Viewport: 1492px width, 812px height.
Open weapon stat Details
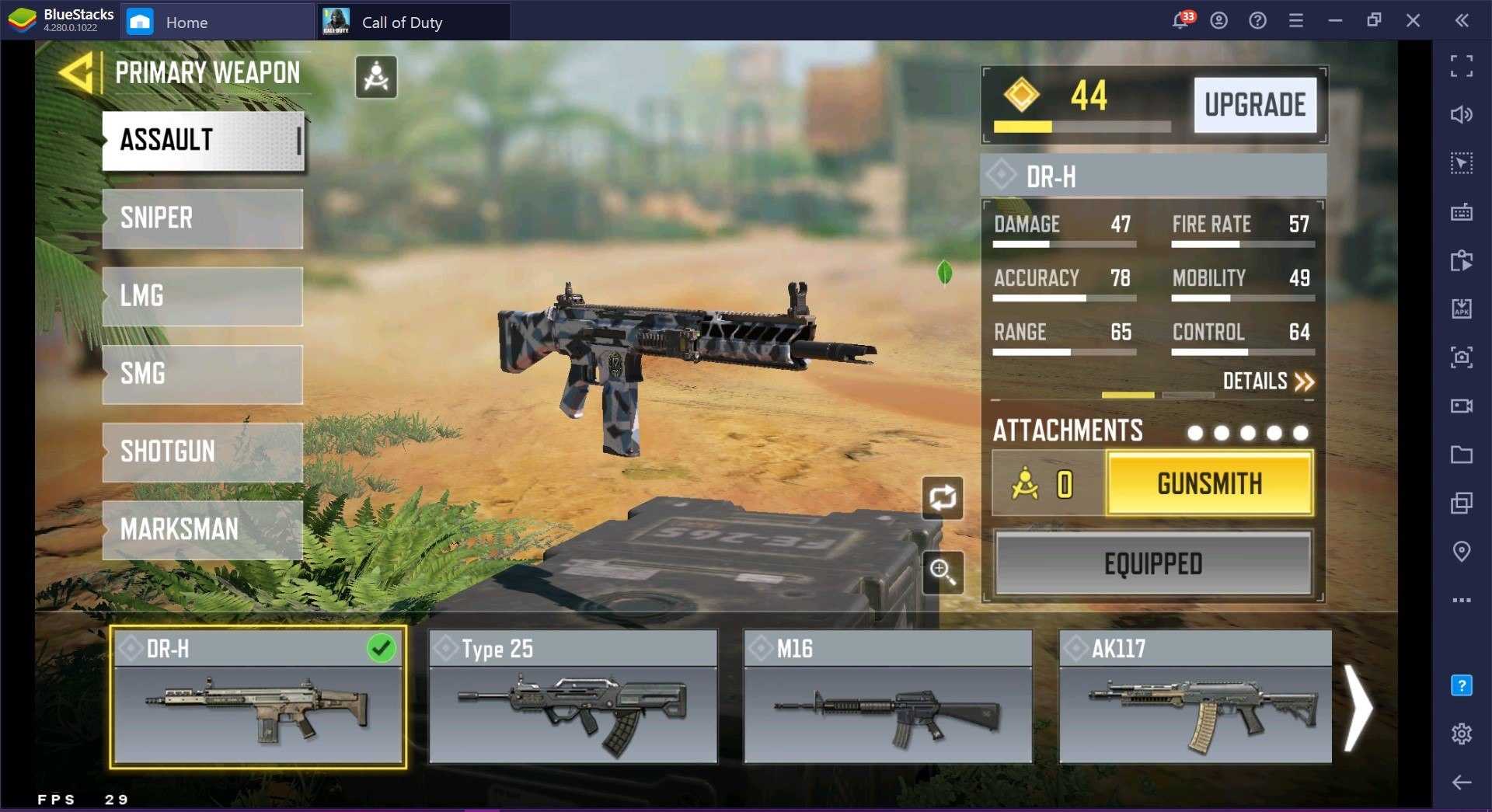tap(1268, 382)
